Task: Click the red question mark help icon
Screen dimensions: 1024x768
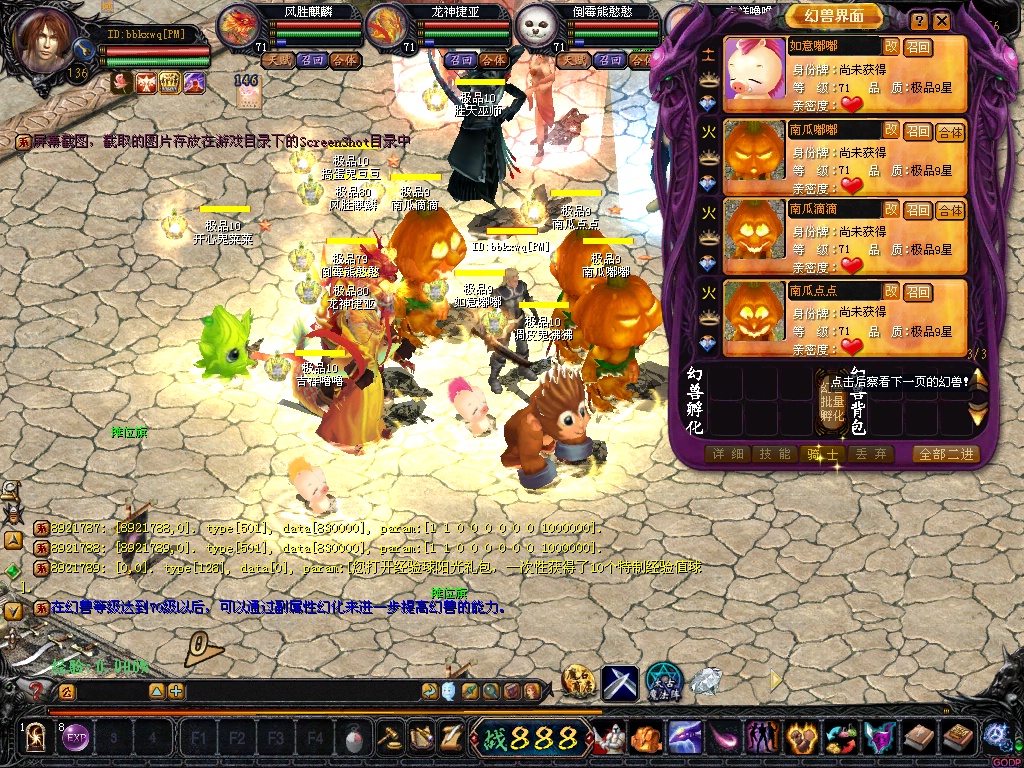Action: pyautogui.click(x=37, y=690)
